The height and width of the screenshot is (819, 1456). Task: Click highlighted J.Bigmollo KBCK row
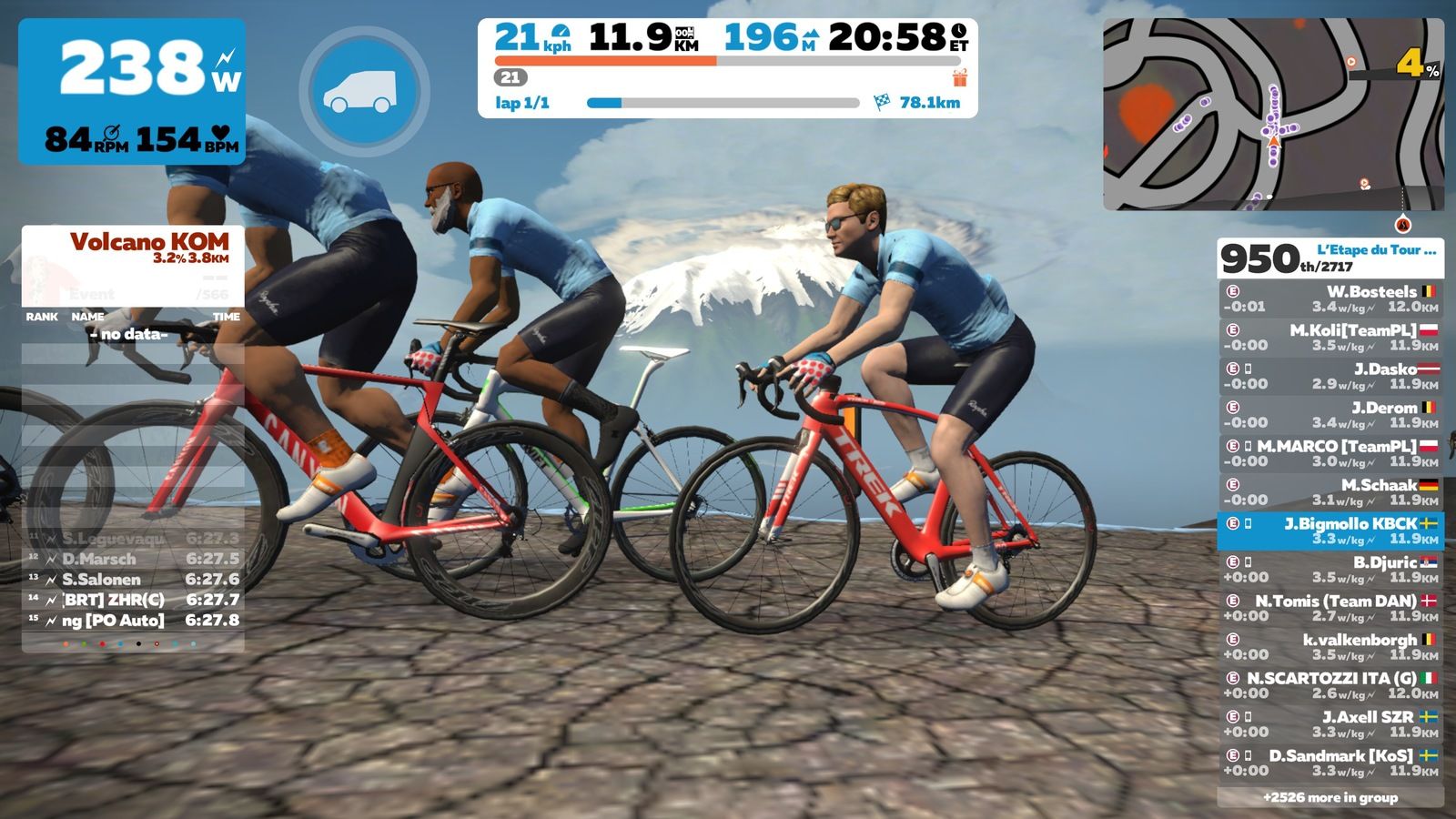click(x=1330, y=531)
